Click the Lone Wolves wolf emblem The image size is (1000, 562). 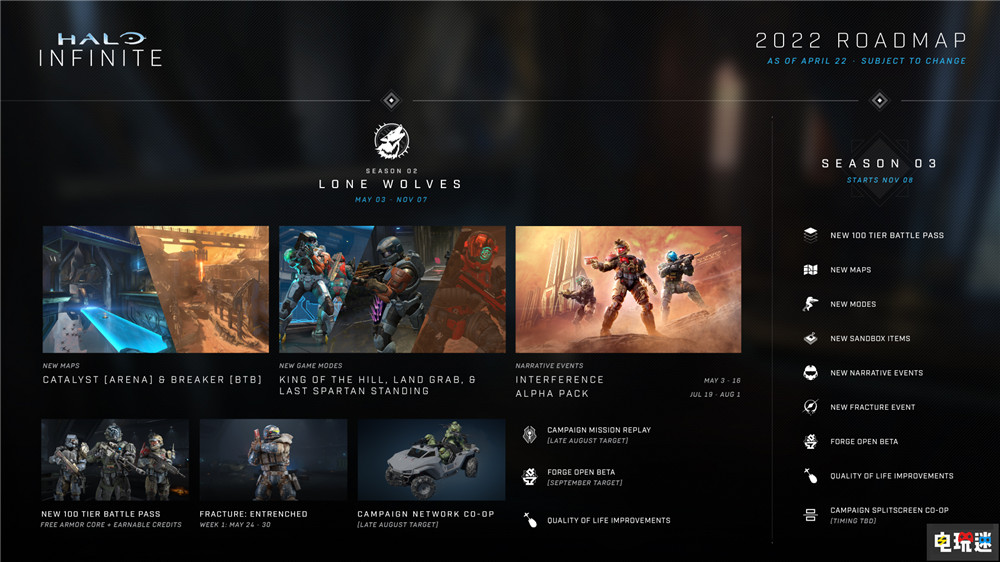pos(391,143)
